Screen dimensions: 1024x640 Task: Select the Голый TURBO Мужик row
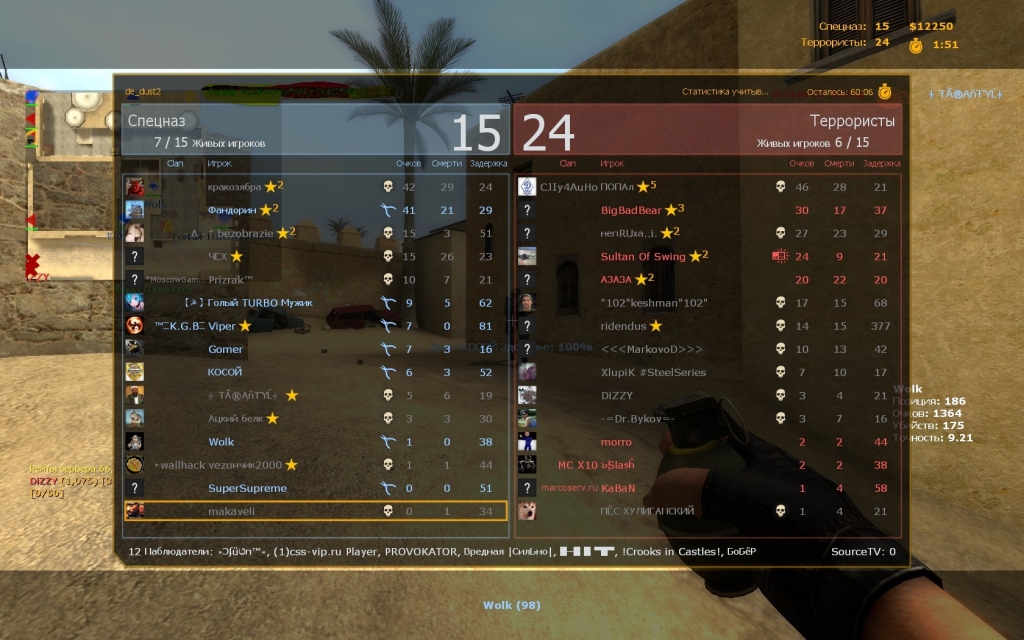[260, 303]
